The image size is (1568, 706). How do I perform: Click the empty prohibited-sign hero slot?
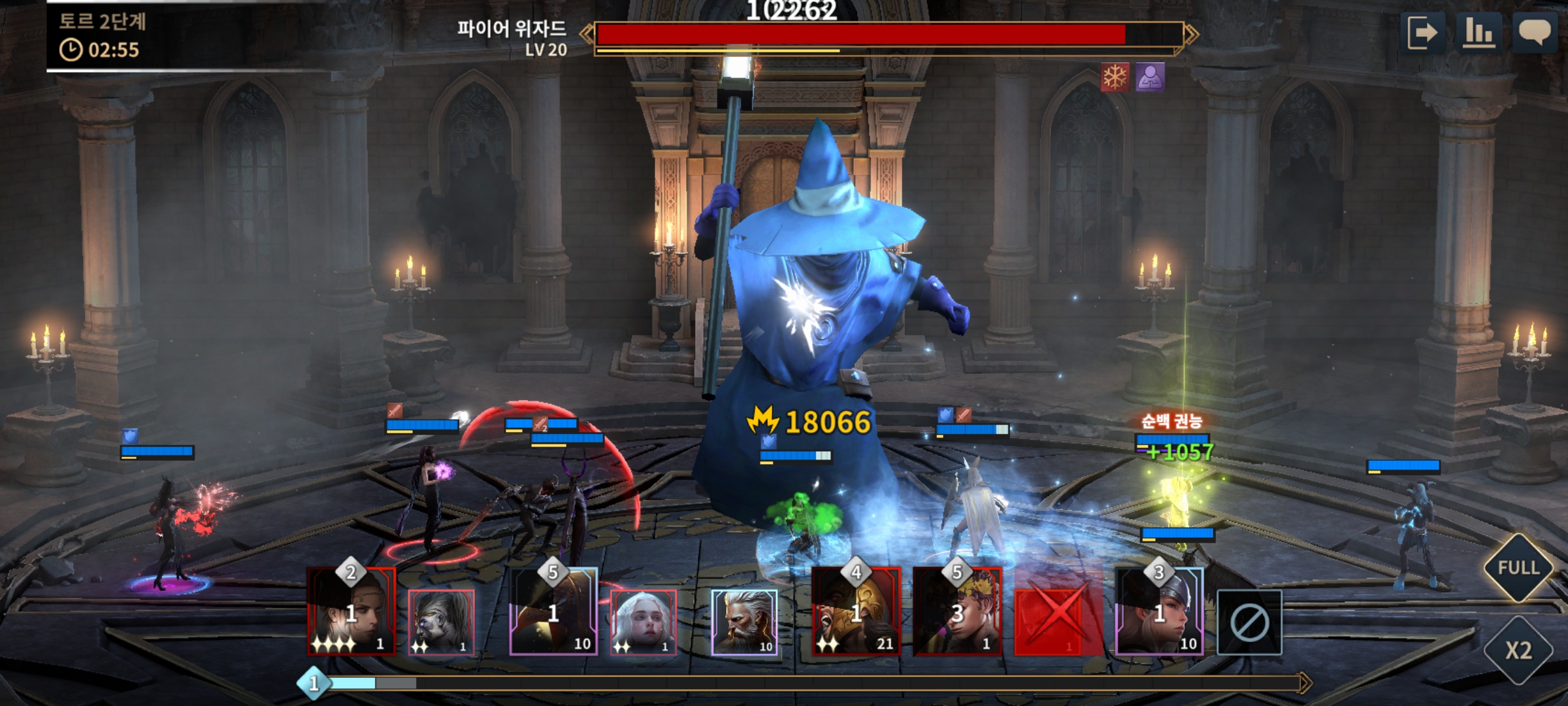pos(1249,623)
